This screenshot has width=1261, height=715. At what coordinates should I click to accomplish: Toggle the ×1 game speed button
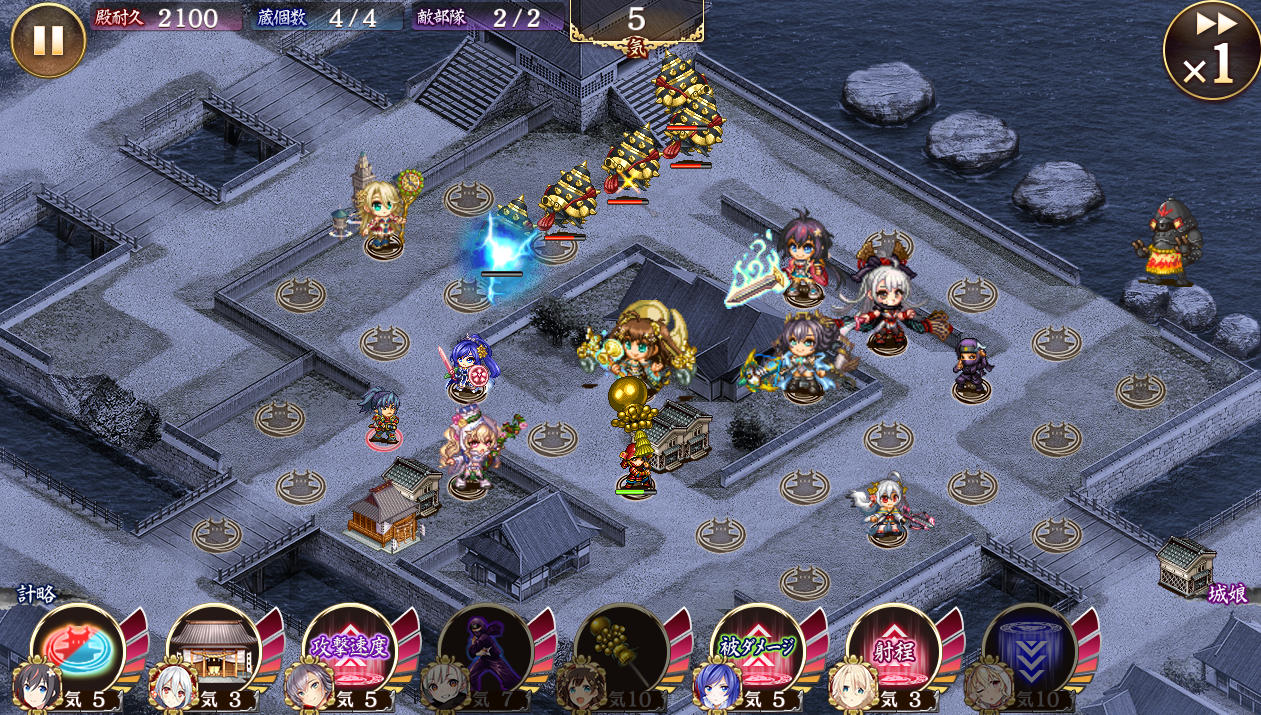point(1211,52)
